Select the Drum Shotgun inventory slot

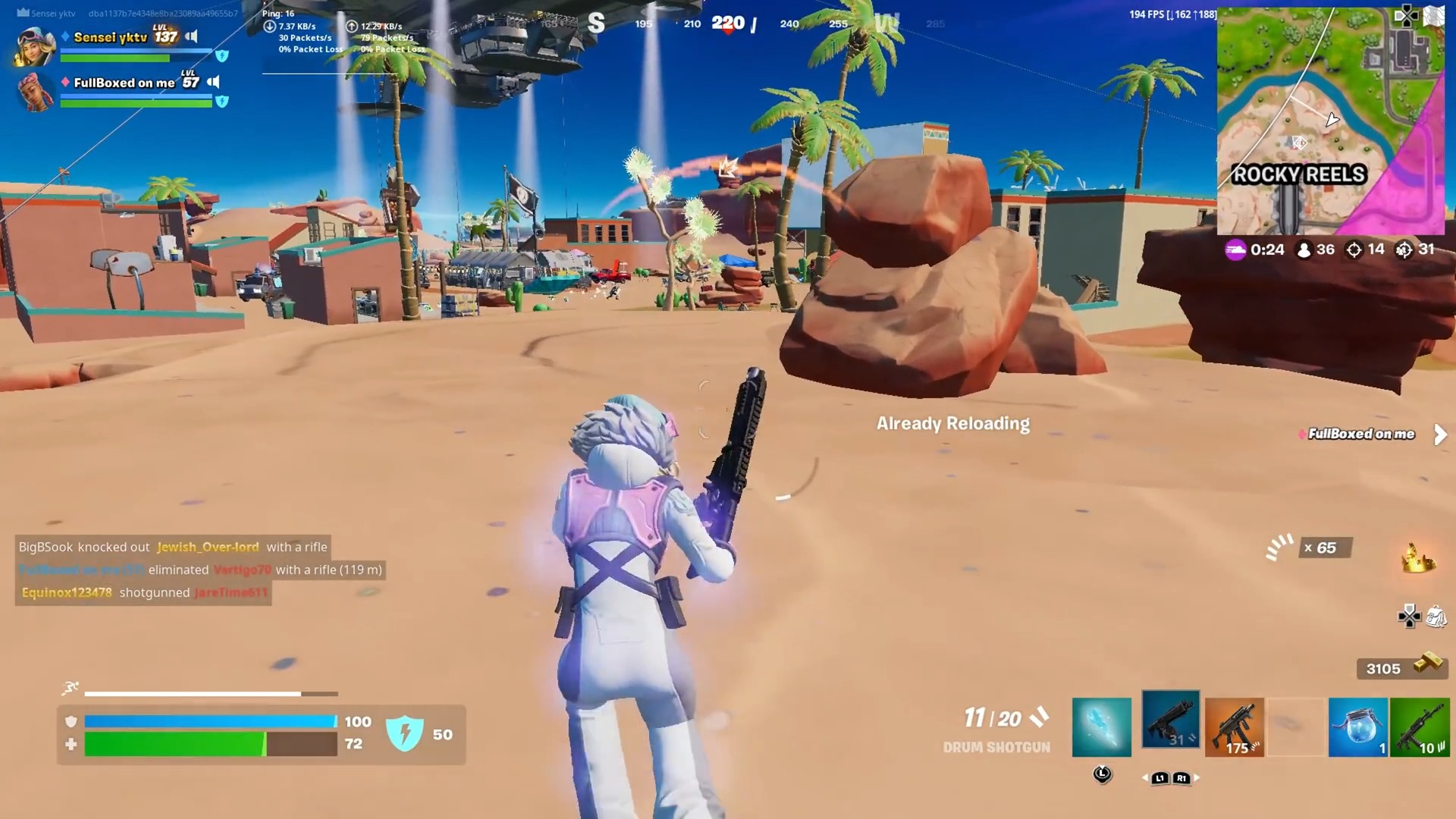click(x=1170, y=720)
